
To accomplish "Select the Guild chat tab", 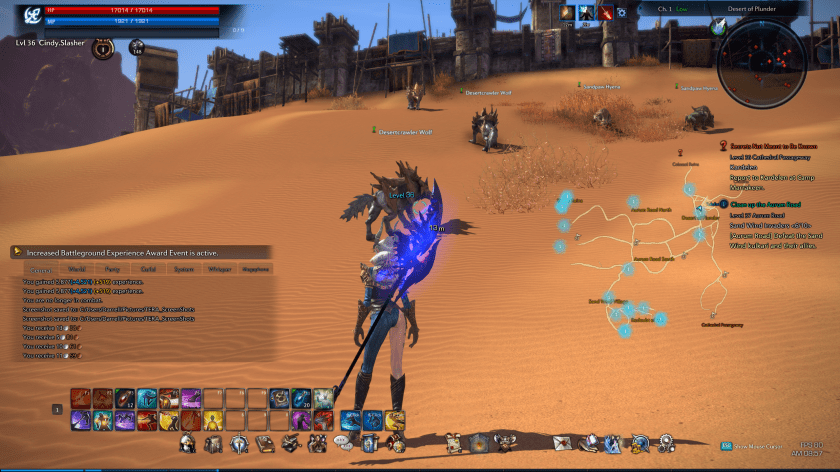I will [x=148, y=269].
